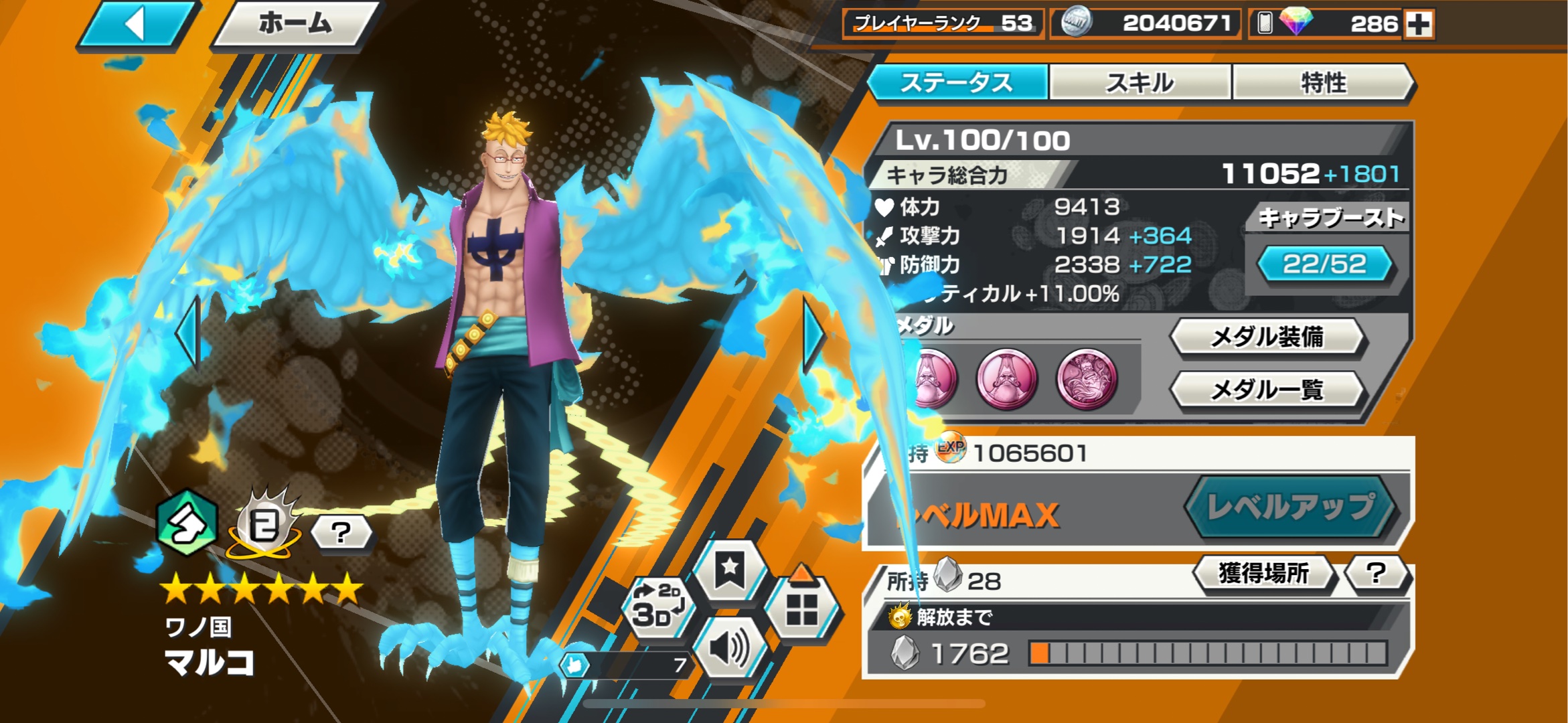This screenshot has width=1568, height=723.
Task: Go back with the blue arrow button
Action: pyautogui.click(x=137, y=25)
